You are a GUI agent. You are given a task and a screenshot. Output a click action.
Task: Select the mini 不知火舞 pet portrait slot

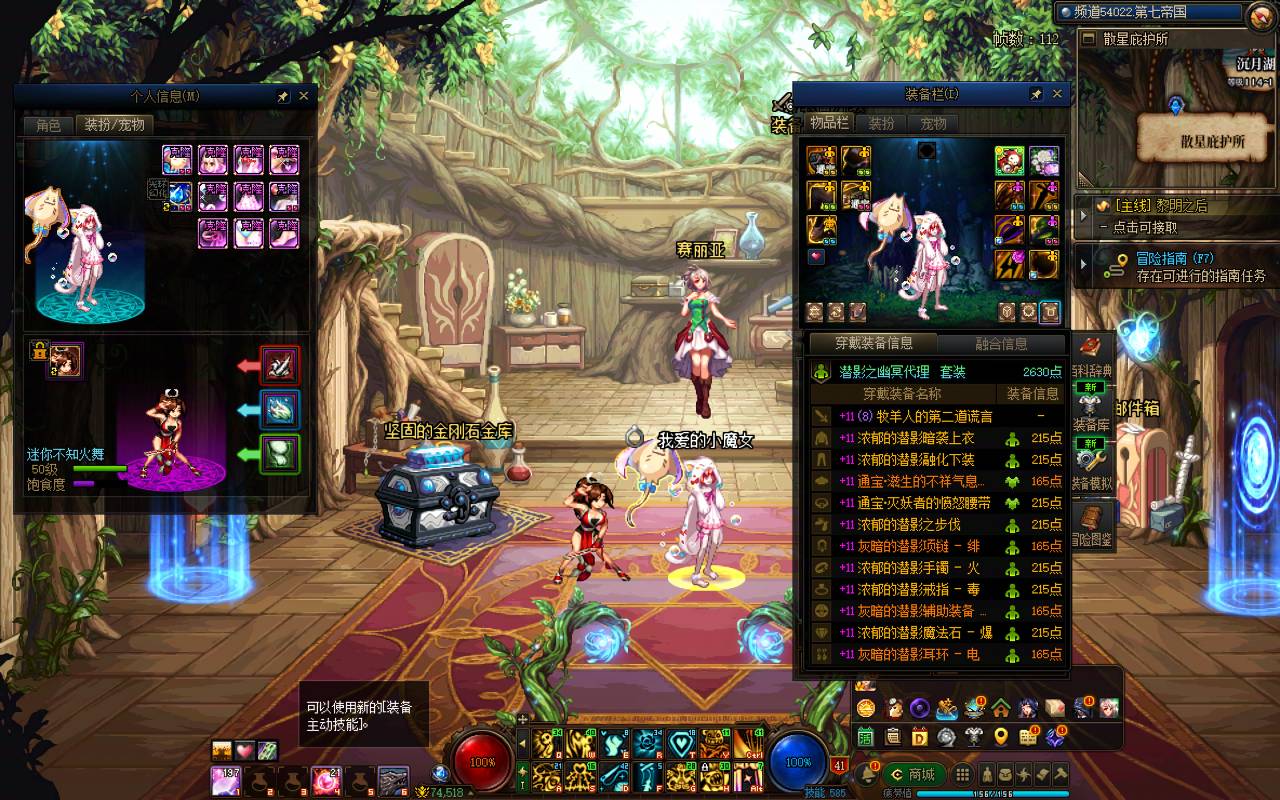point(65,360)
